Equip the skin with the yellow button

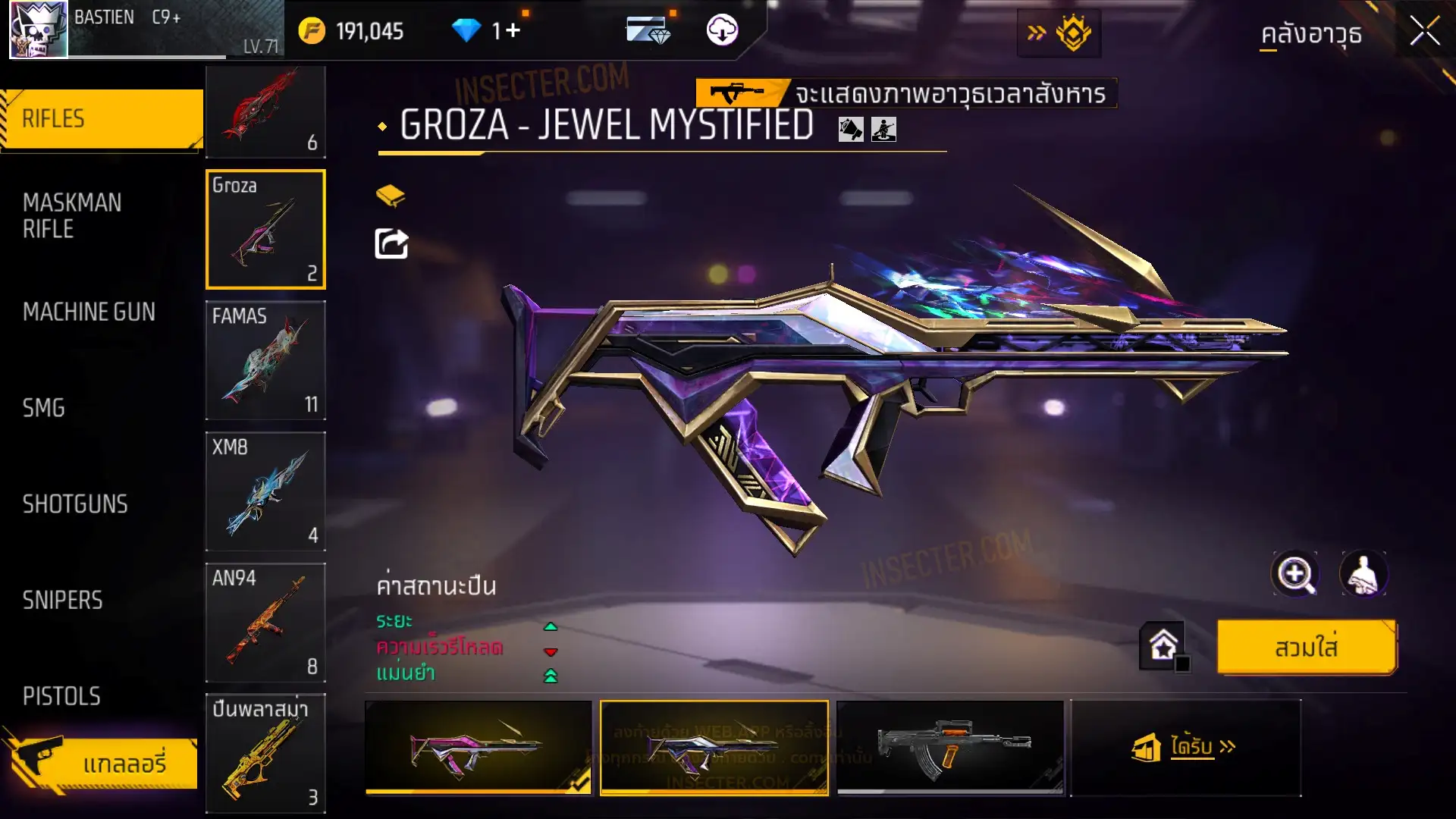pos(1306,648)
